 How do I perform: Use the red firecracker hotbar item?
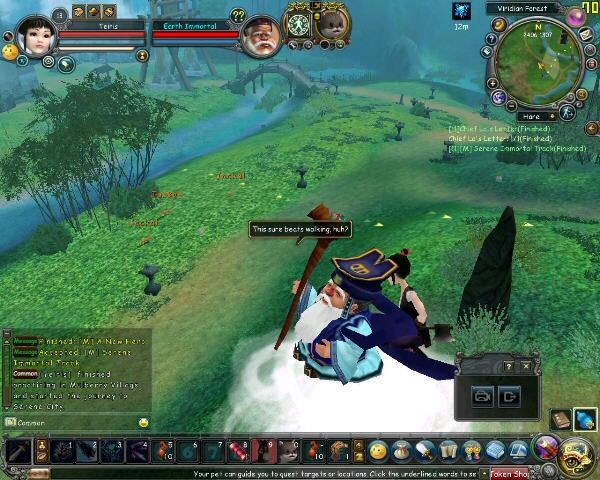[x=238, y=451]
